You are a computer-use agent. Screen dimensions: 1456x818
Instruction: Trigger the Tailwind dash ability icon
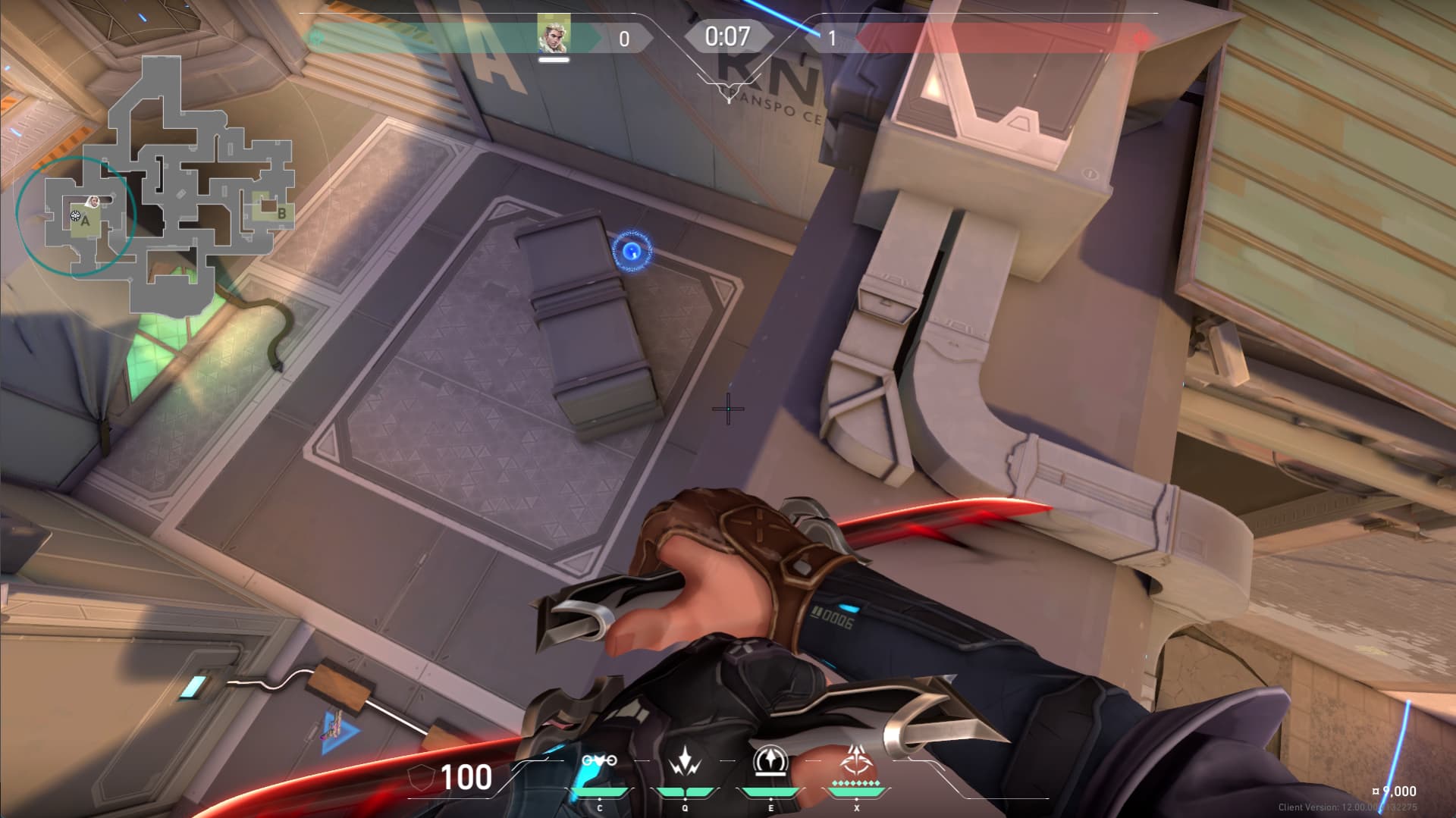770,762
